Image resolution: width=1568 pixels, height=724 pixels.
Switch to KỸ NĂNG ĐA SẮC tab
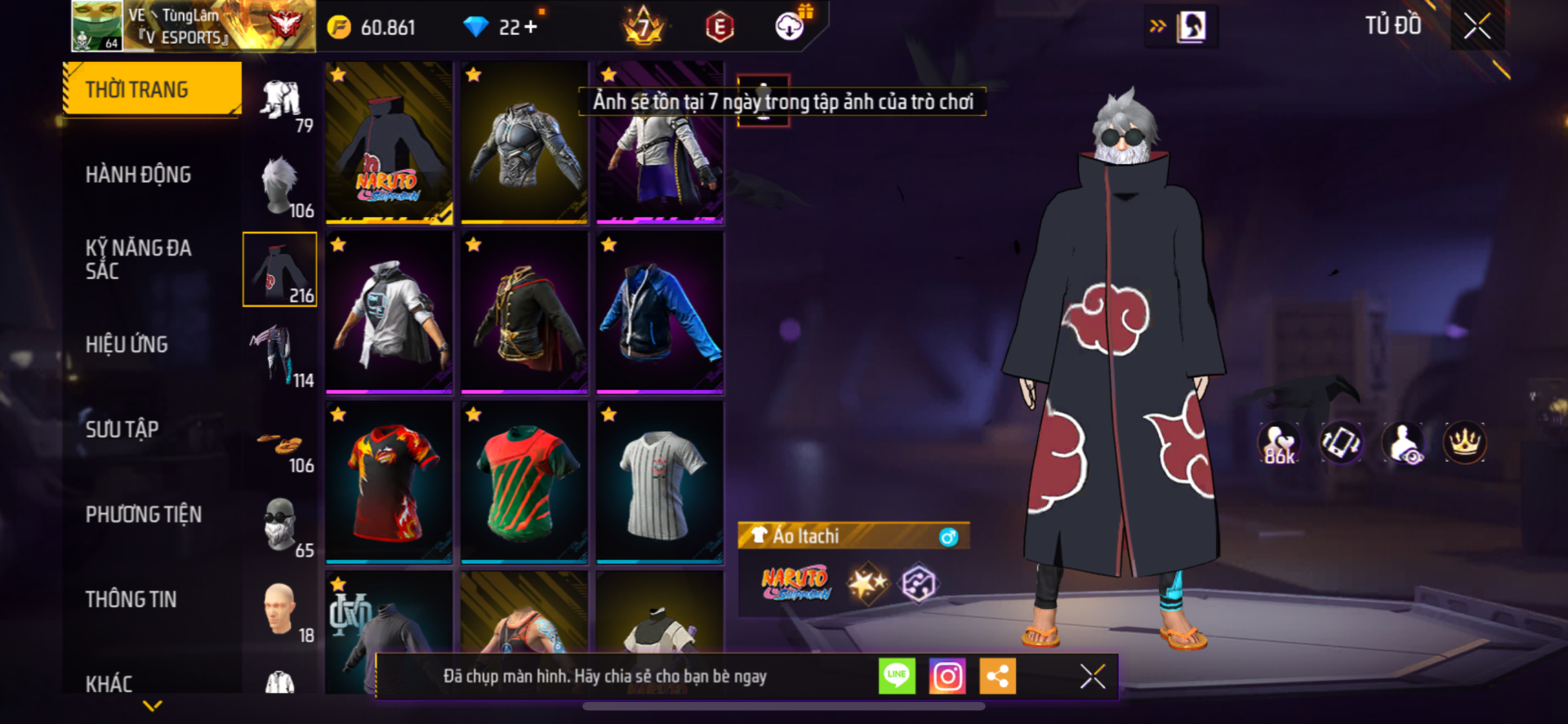(x=138, y=260)
